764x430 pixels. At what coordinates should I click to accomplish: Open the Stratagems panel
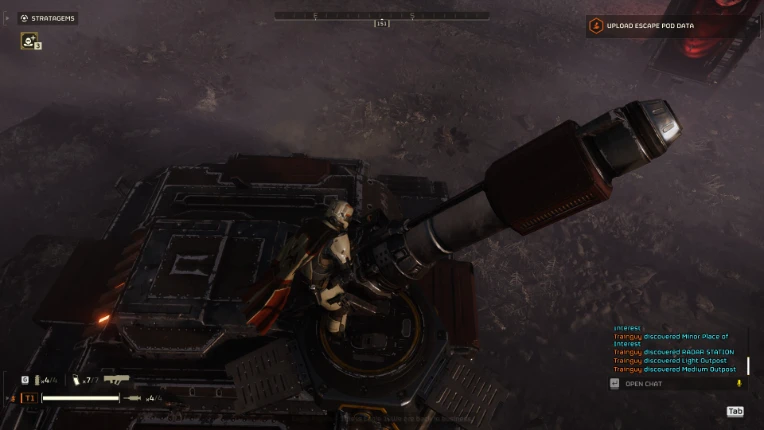click(47, 18)
